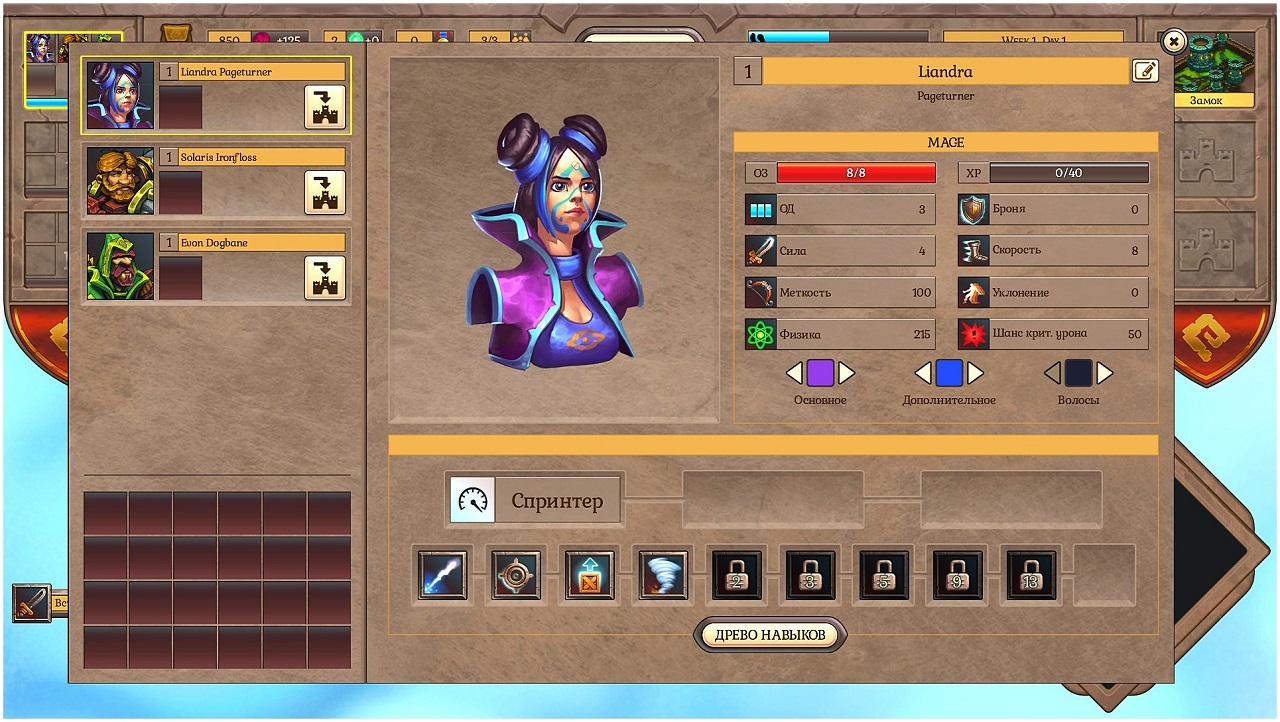Image resolution: width=1280 pixels, height=722 pixels.
Task: Switch Основное color to the previous option
Action: coord(794,374)
